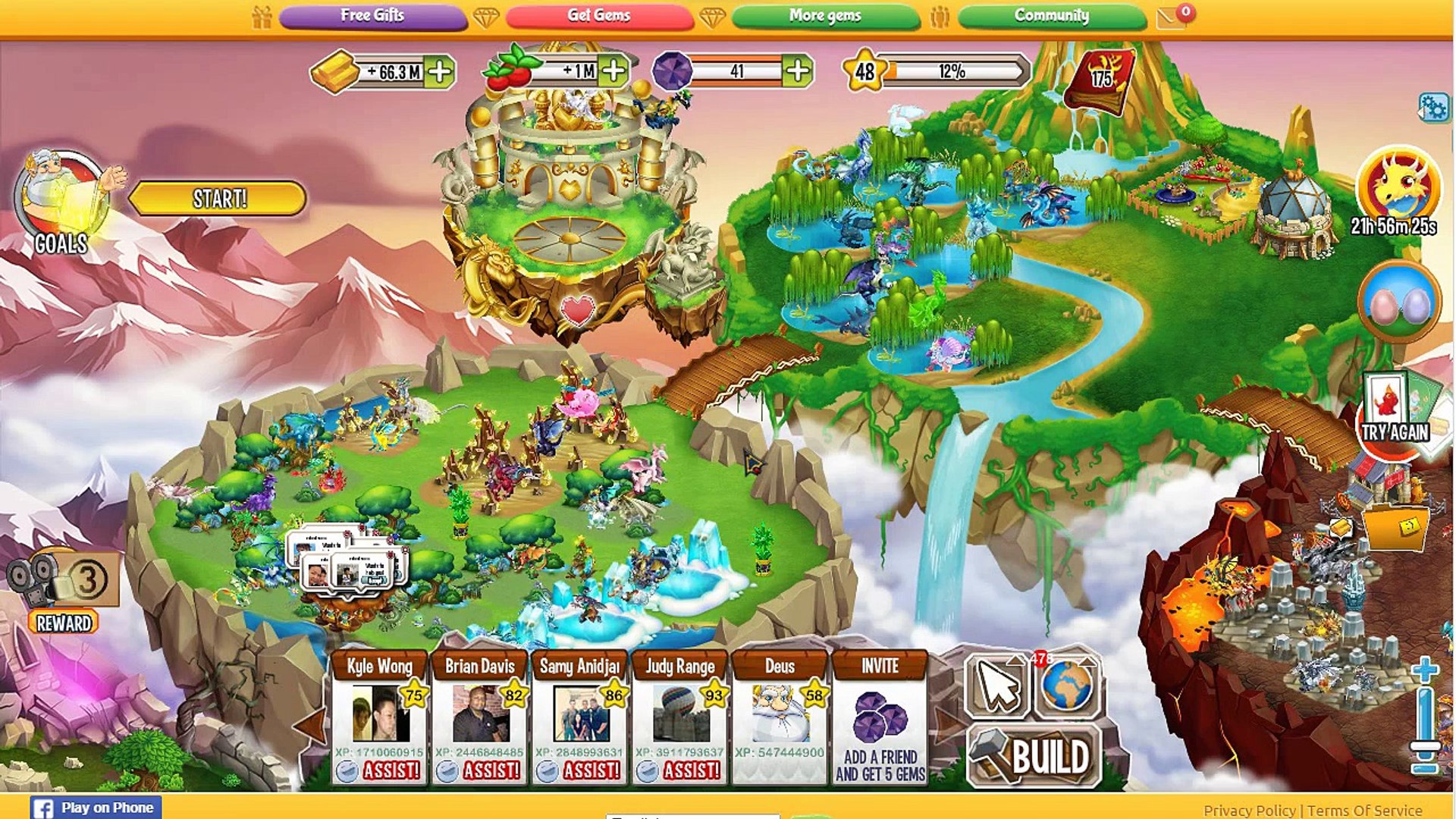Viewport: 1456px width, 819px height.
Task: Claim the video Reward
Action: click(64, 623)
